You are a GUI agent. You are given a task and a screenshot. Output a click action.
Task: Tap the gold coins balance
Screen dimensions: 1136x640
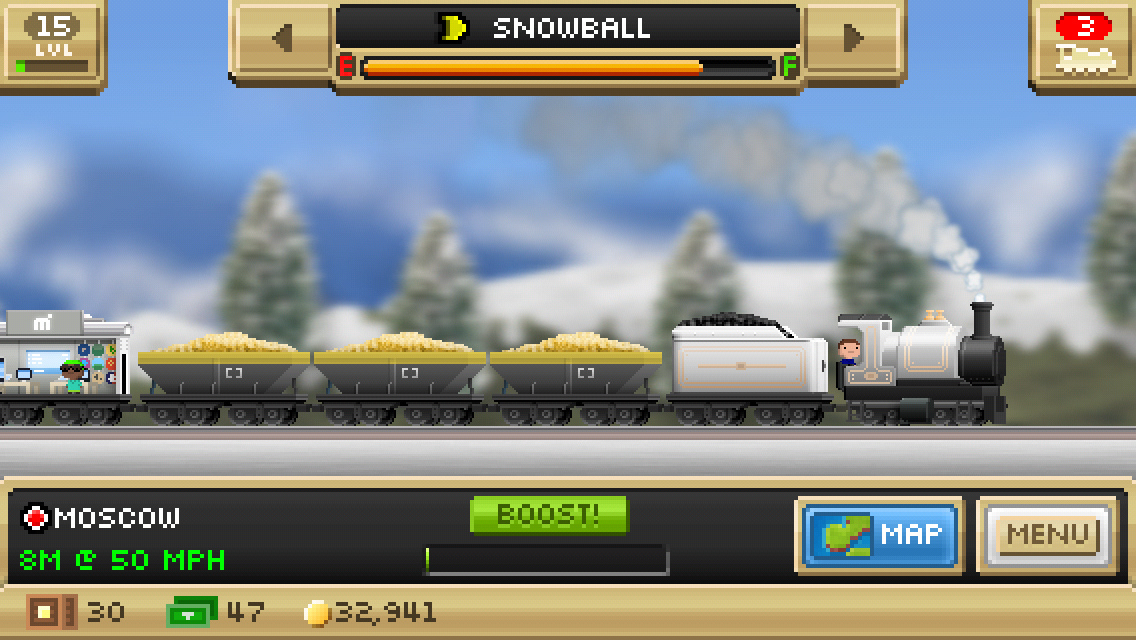pyautogui.click(x=372, y=612)
